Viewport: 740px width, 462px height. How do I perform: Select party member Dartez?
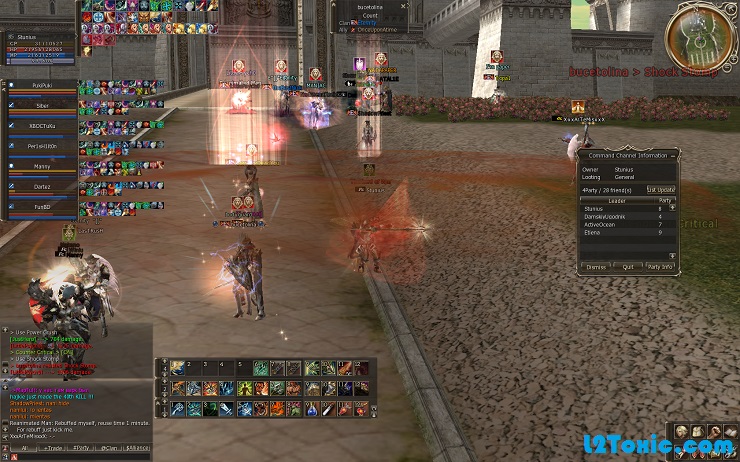[42, 186]
